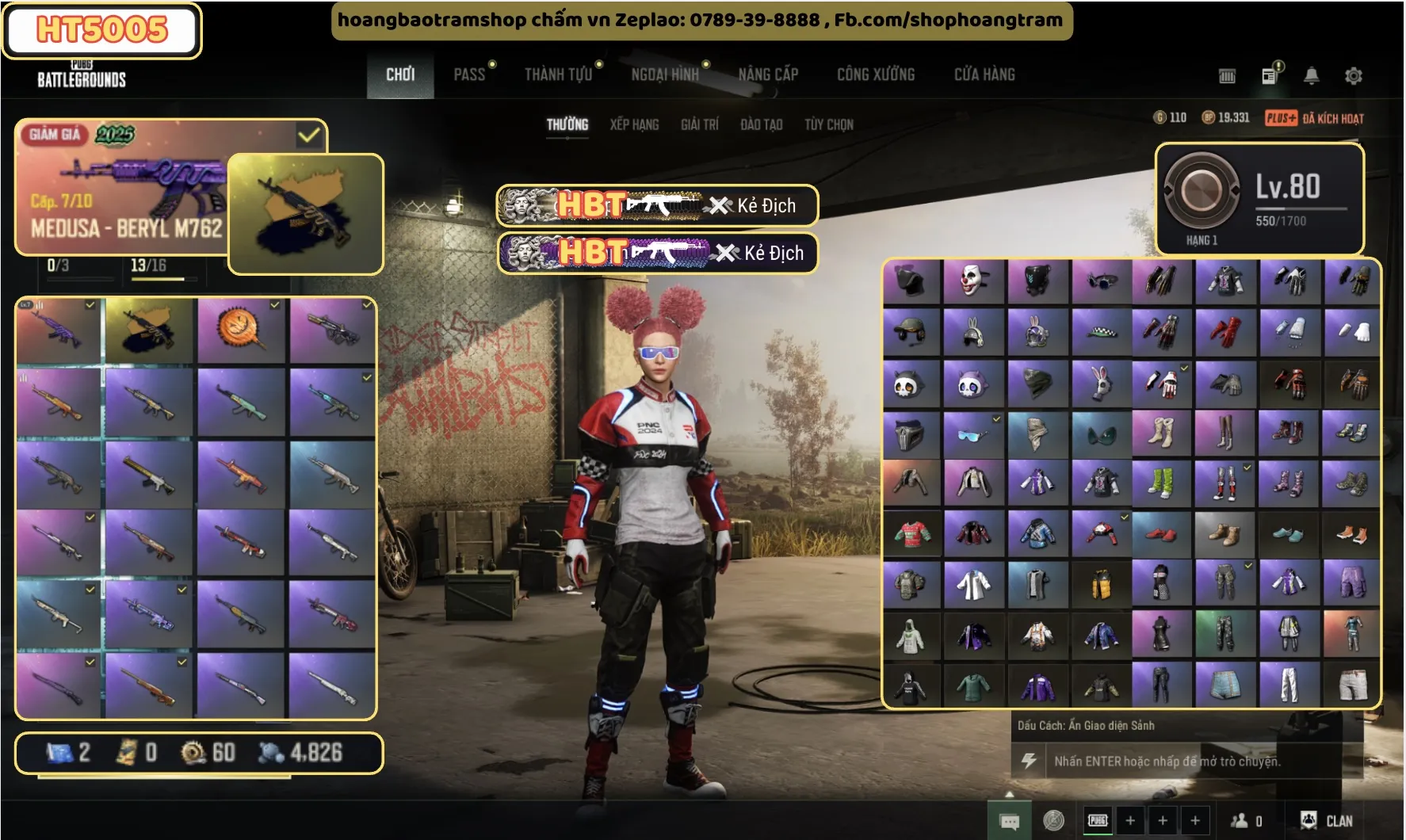Choose the THƯỜNG normal match mode
The image size is (1406, 840).
click(x=567, y=125)
